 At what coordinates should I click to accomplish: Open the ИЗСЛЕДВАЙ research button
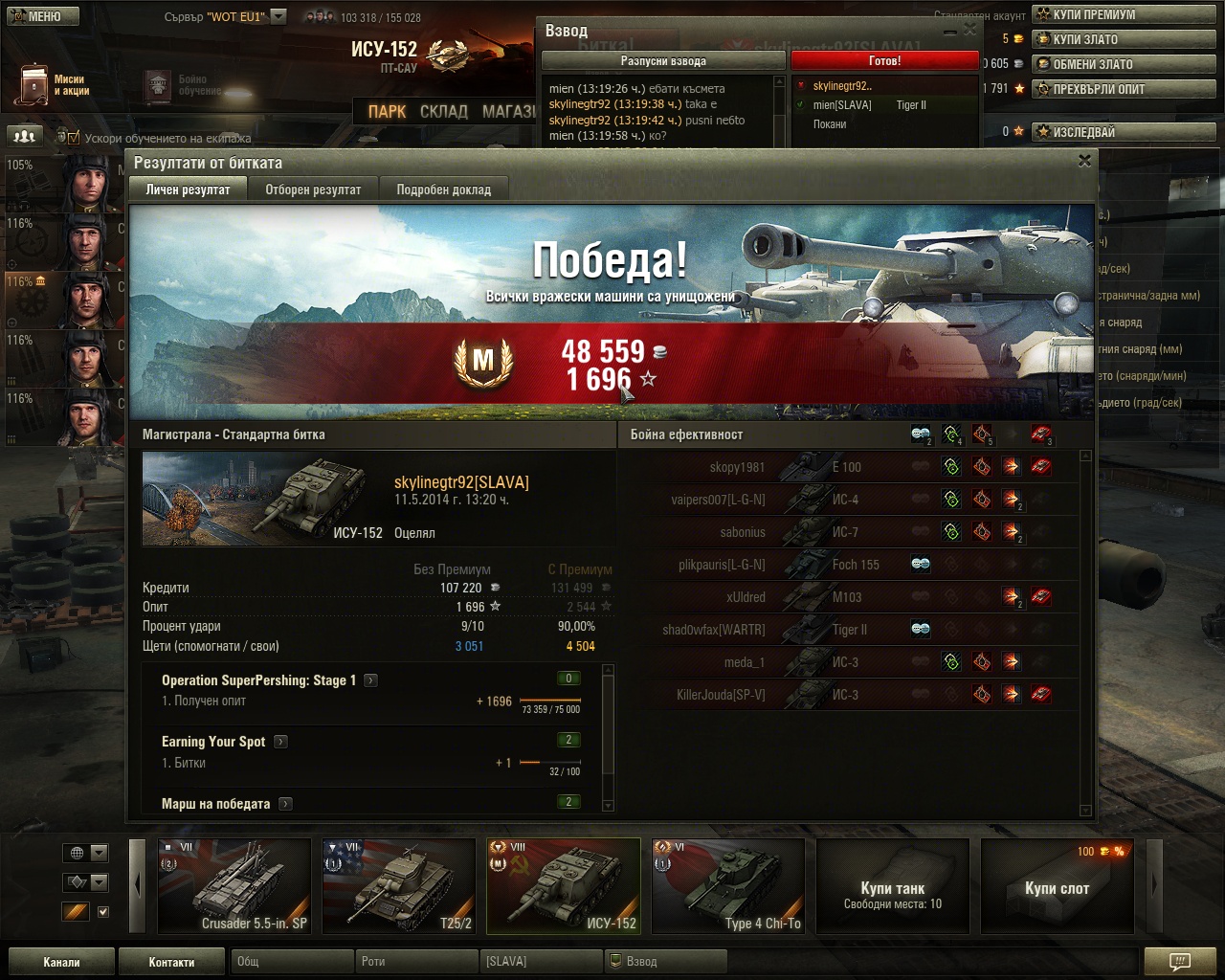click(1124, 132)
